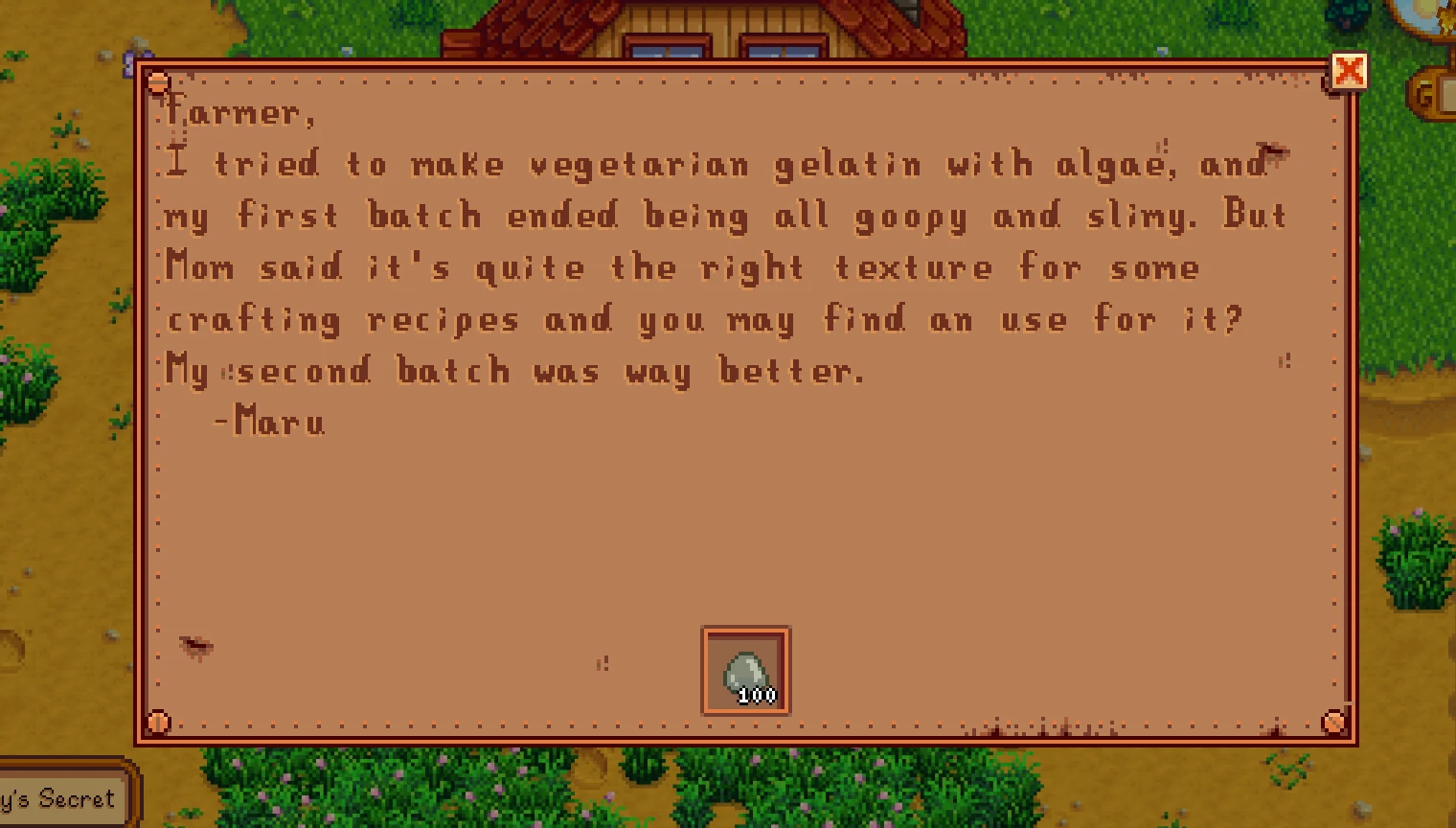Click the bottom-left pin on the letter

coord(158,722)
